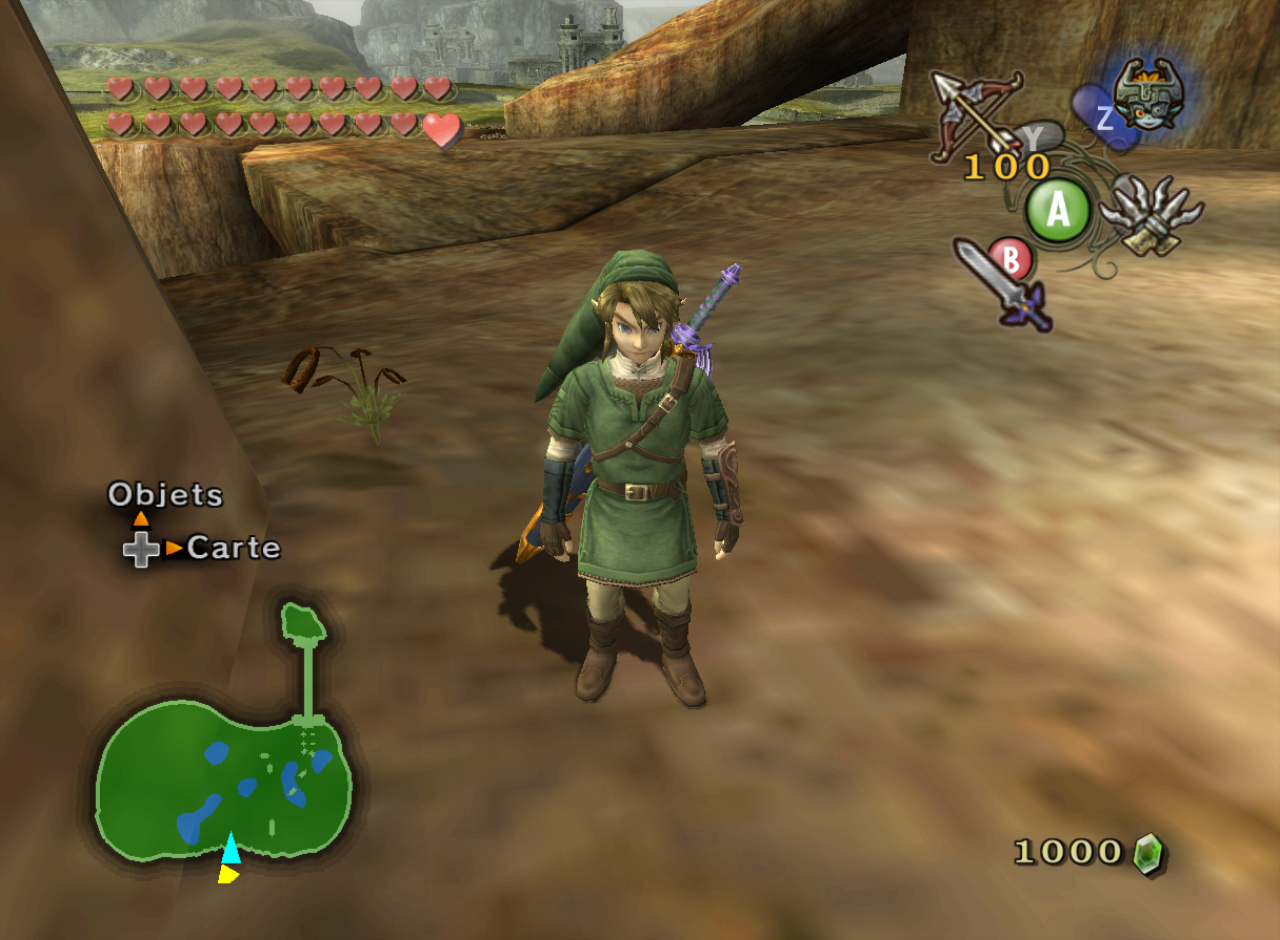
Task: Open the Objets inventory label
Action: 165,494
